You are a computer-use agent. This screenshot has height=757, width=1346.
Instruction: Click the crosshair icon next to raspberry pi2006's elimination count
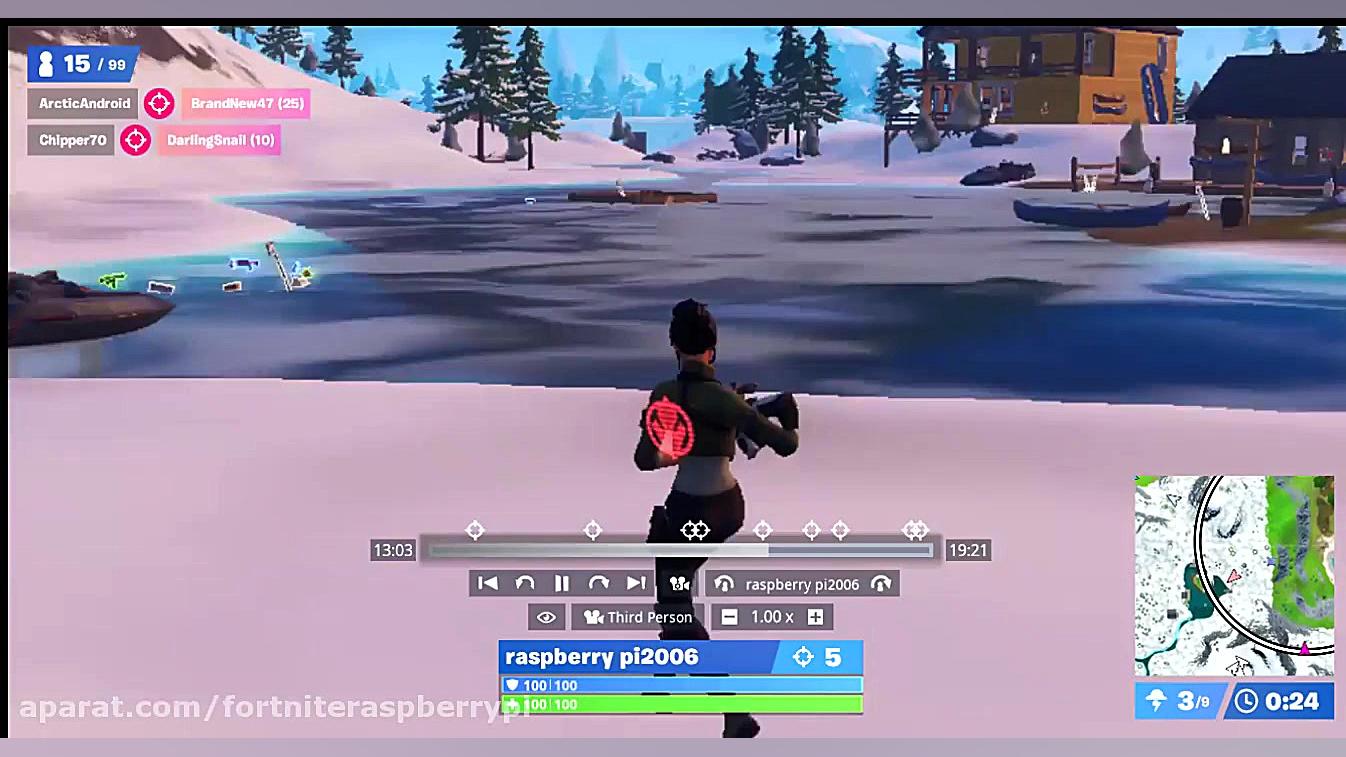pyautogui.click(x=803, y=657)
